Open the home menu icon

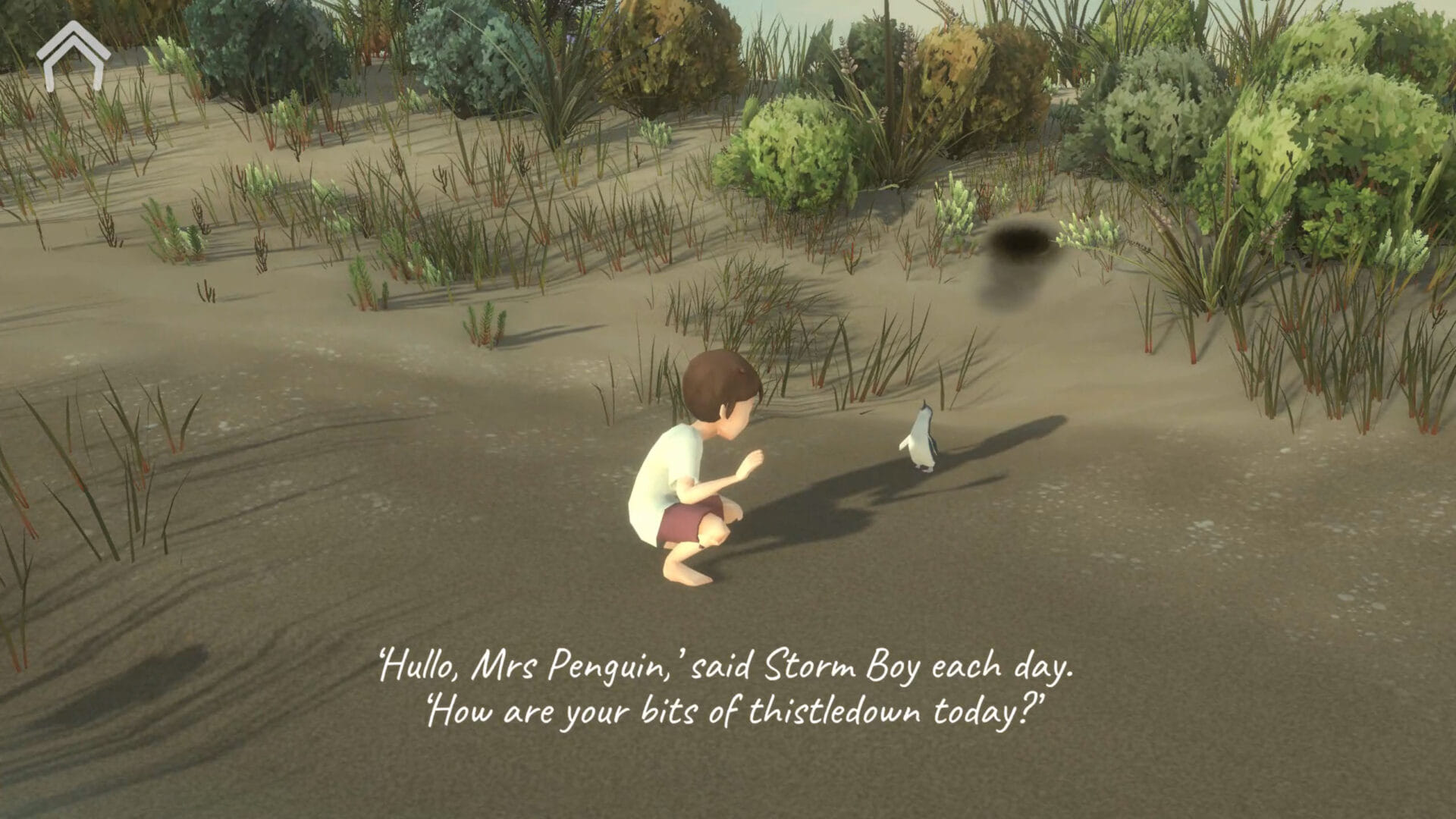[x=72, y=55]
